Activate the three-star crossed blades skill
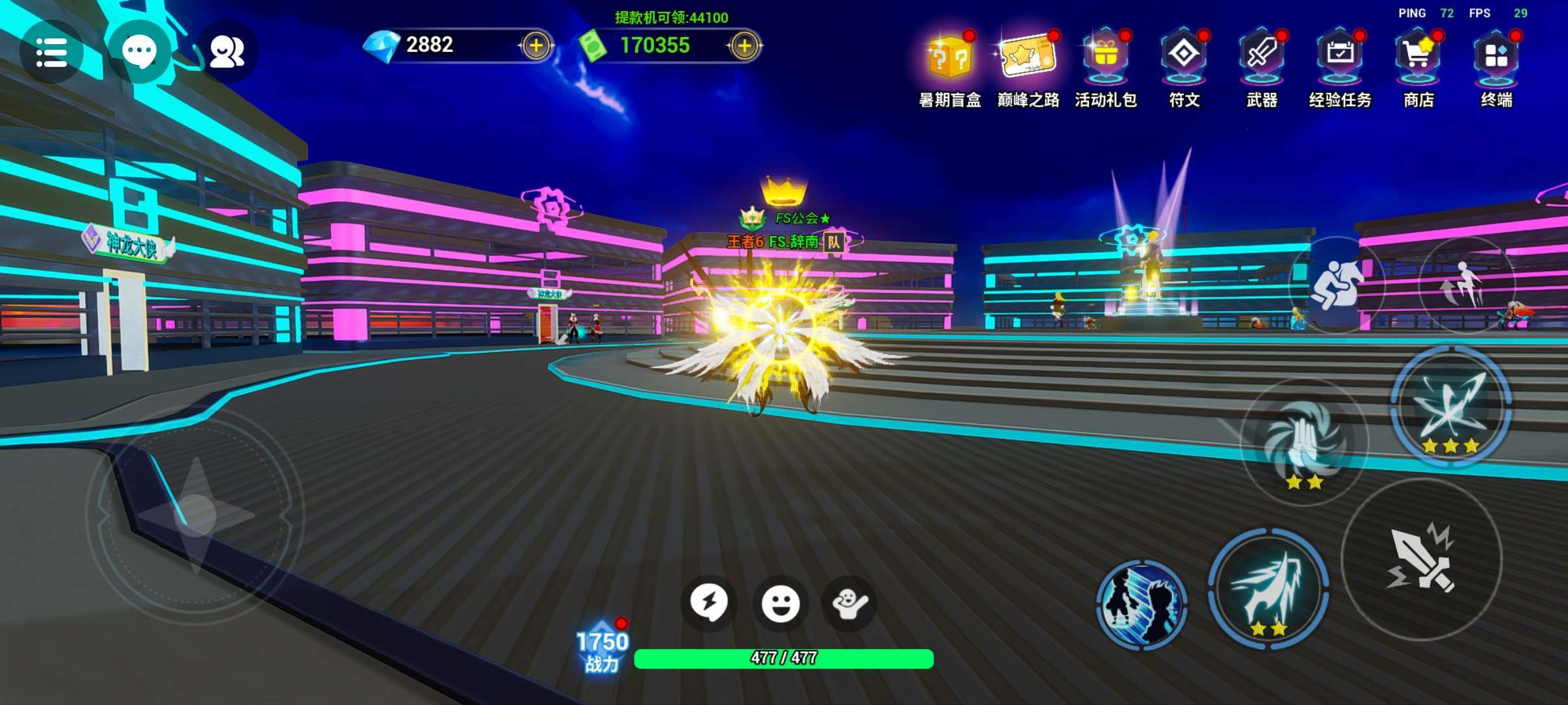Image resolution: width=1568 pixels, height=705 pixels. coord(1450,406)
